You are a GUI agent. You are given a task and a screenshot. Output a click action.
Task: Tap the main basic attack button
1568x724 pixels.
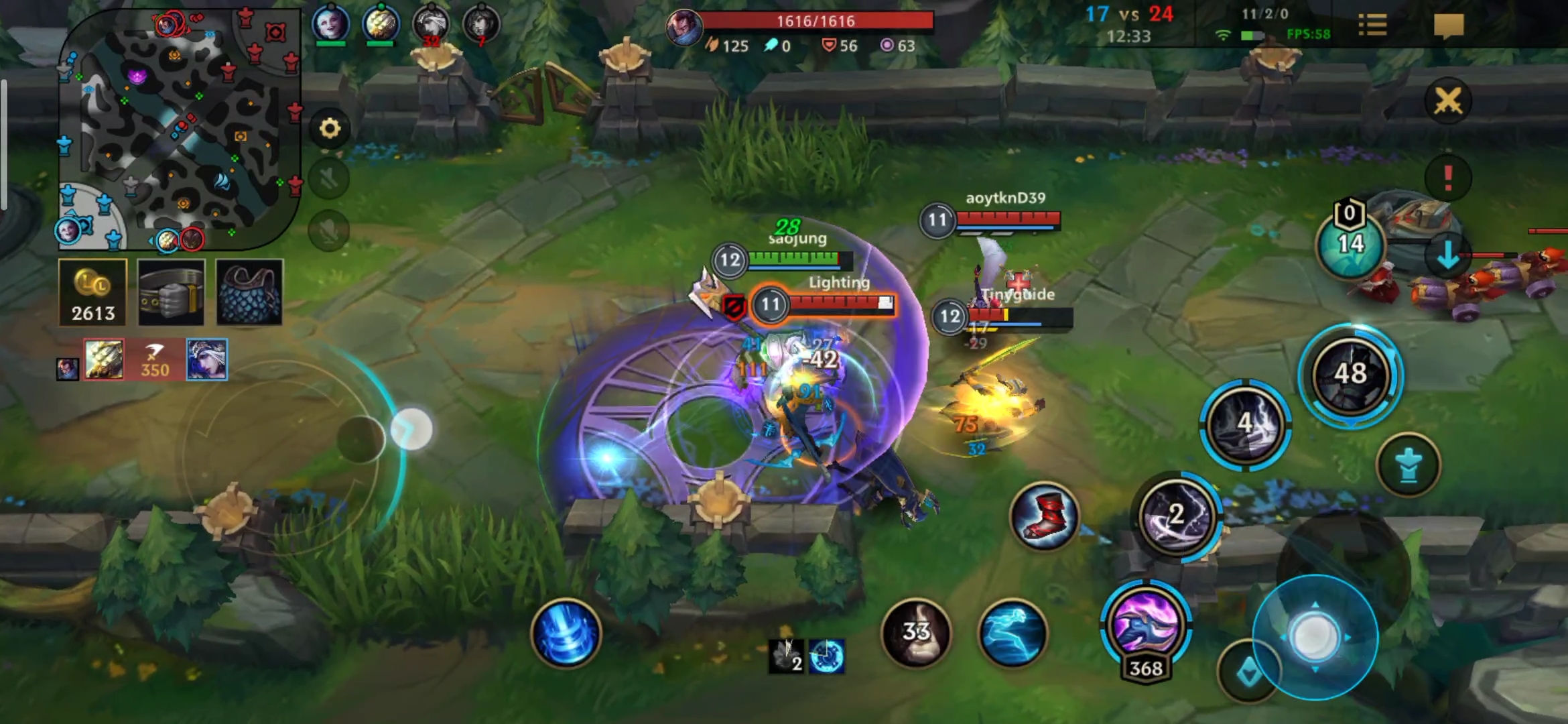point(1315,637)
